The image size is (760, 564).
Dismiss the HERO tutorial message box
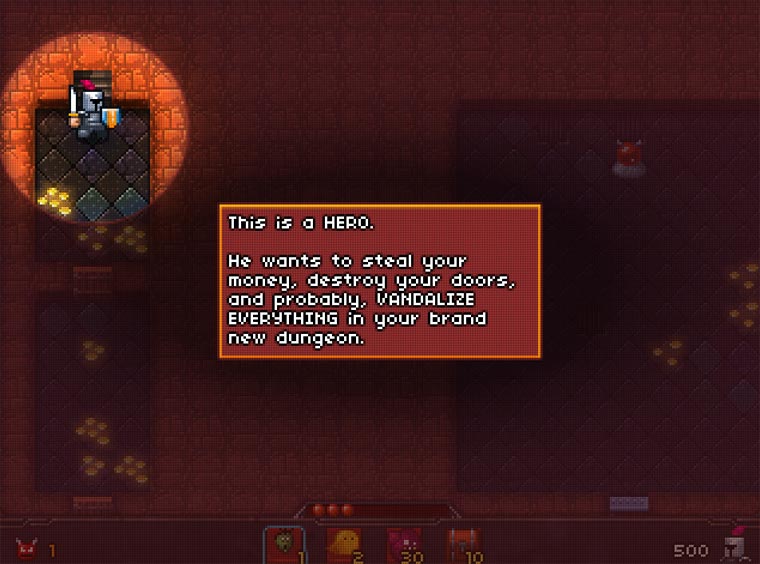pos(380,281)
